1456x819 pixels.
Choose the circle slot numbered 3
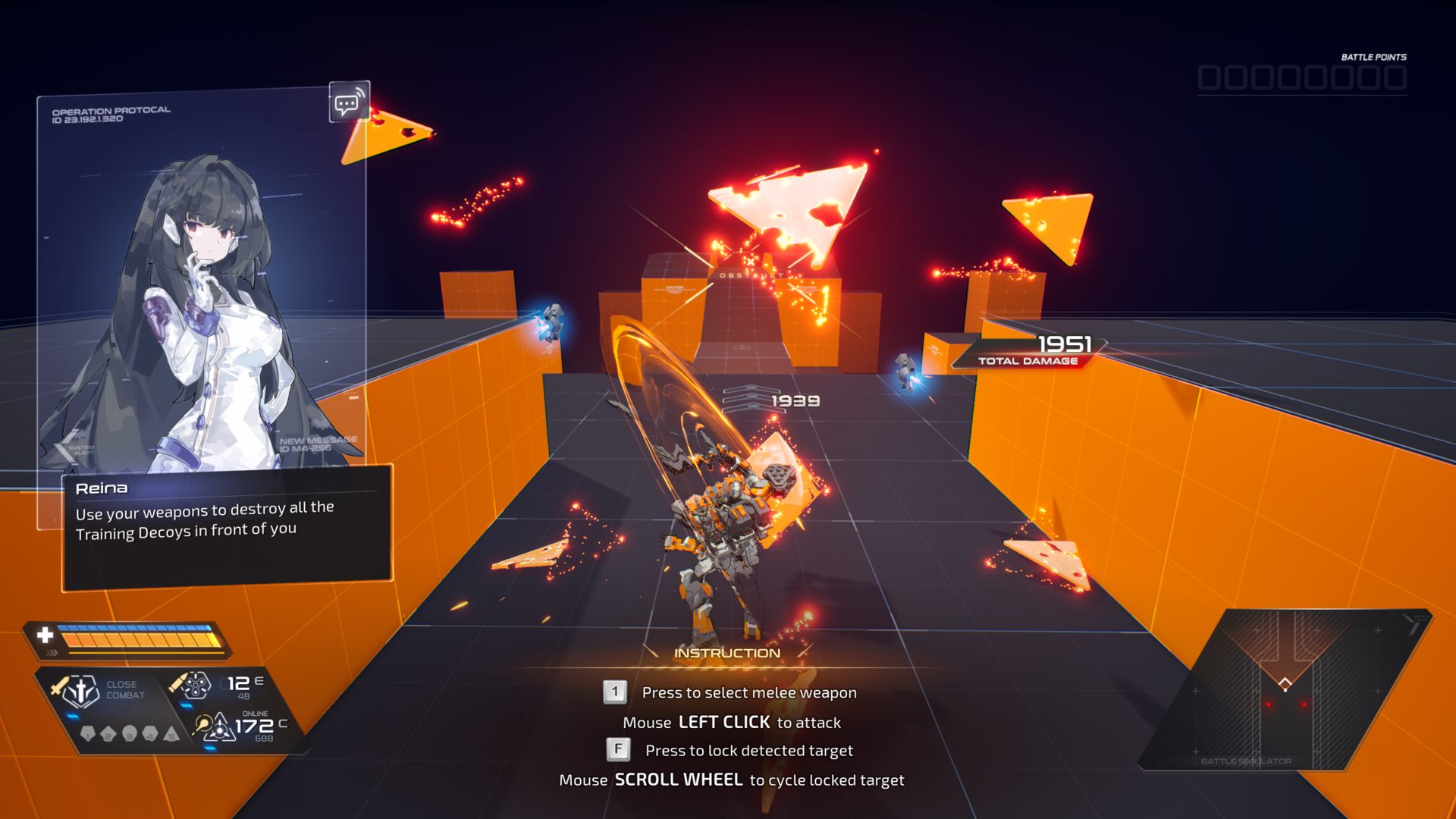[x=130, y=734]
